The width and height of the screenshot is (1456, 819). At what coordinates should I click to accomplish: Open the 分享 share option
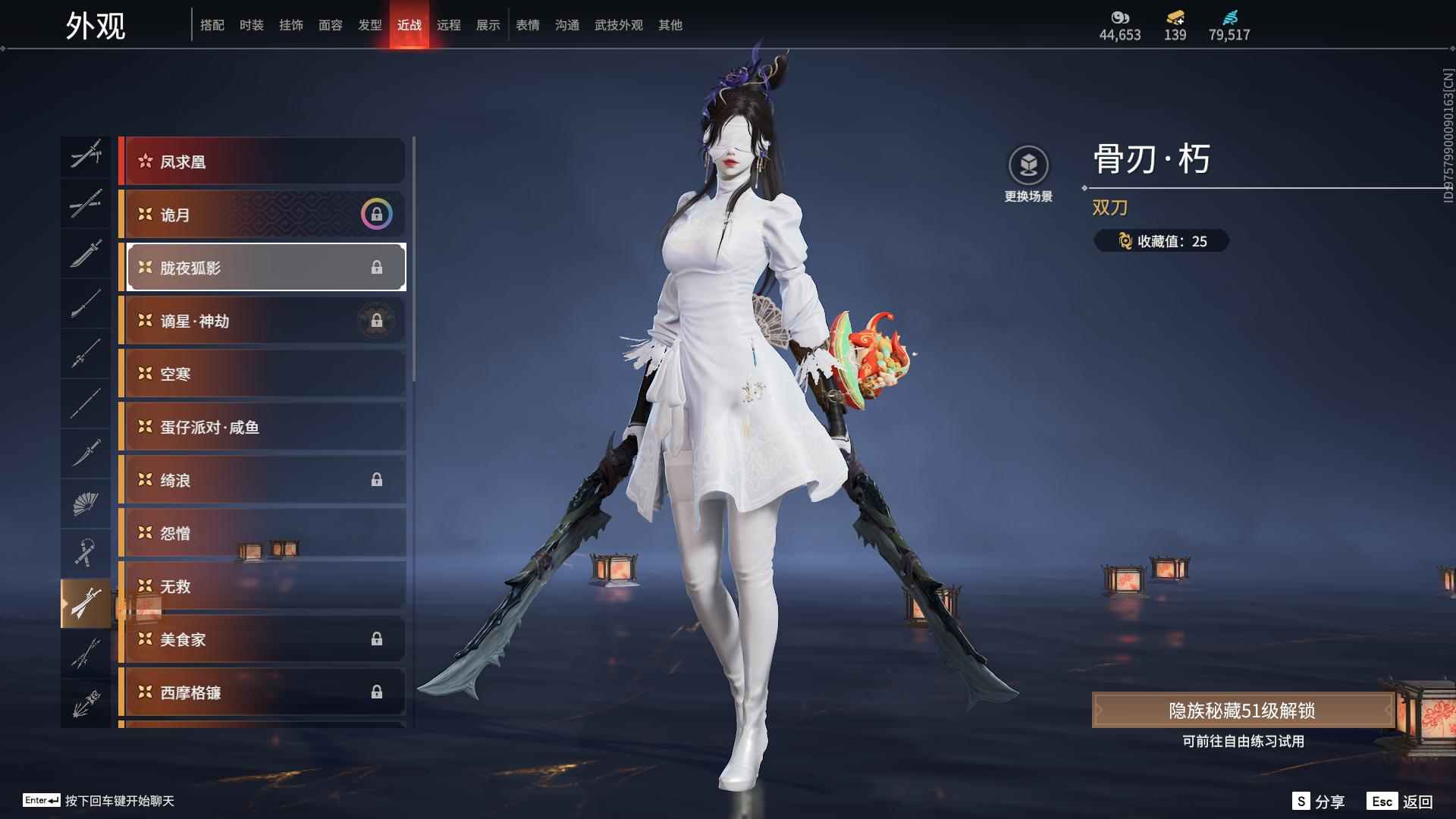point(1319,801)
